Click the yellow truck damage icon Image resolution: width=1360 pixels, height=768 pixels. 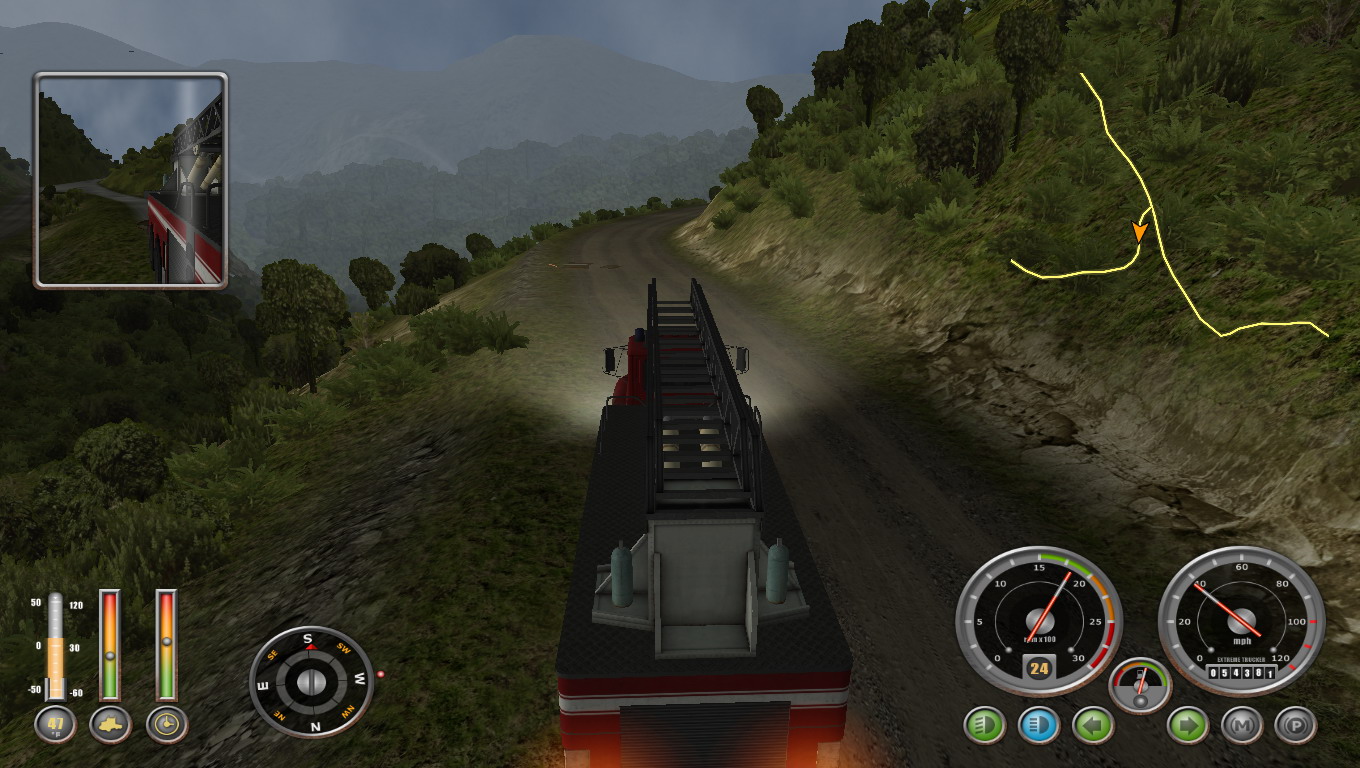(x=110, y=724)
